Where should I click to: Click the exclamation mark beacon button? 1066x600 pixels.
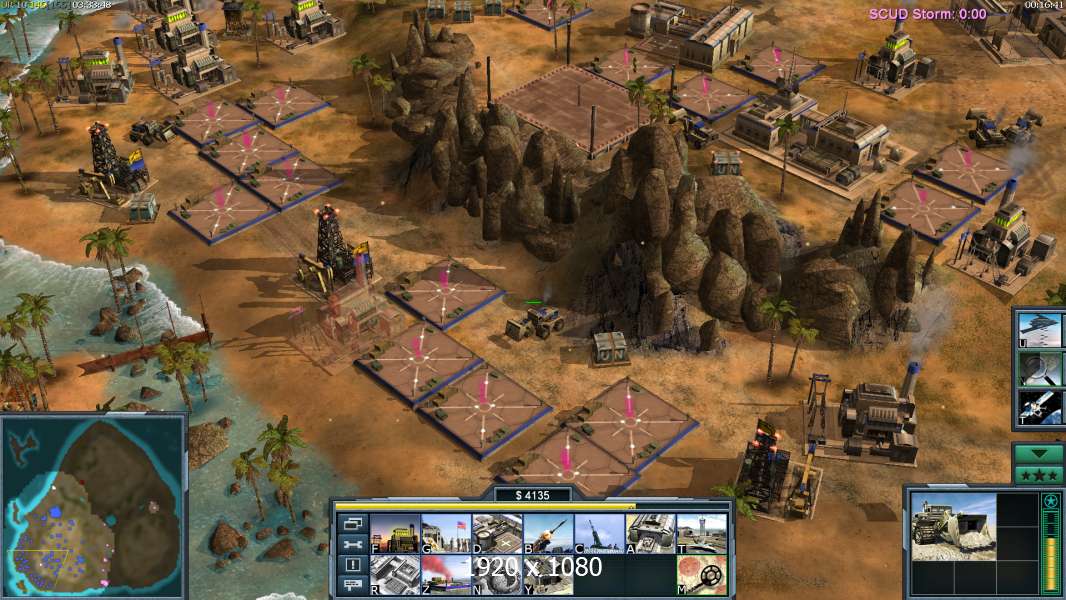(352, 565)
